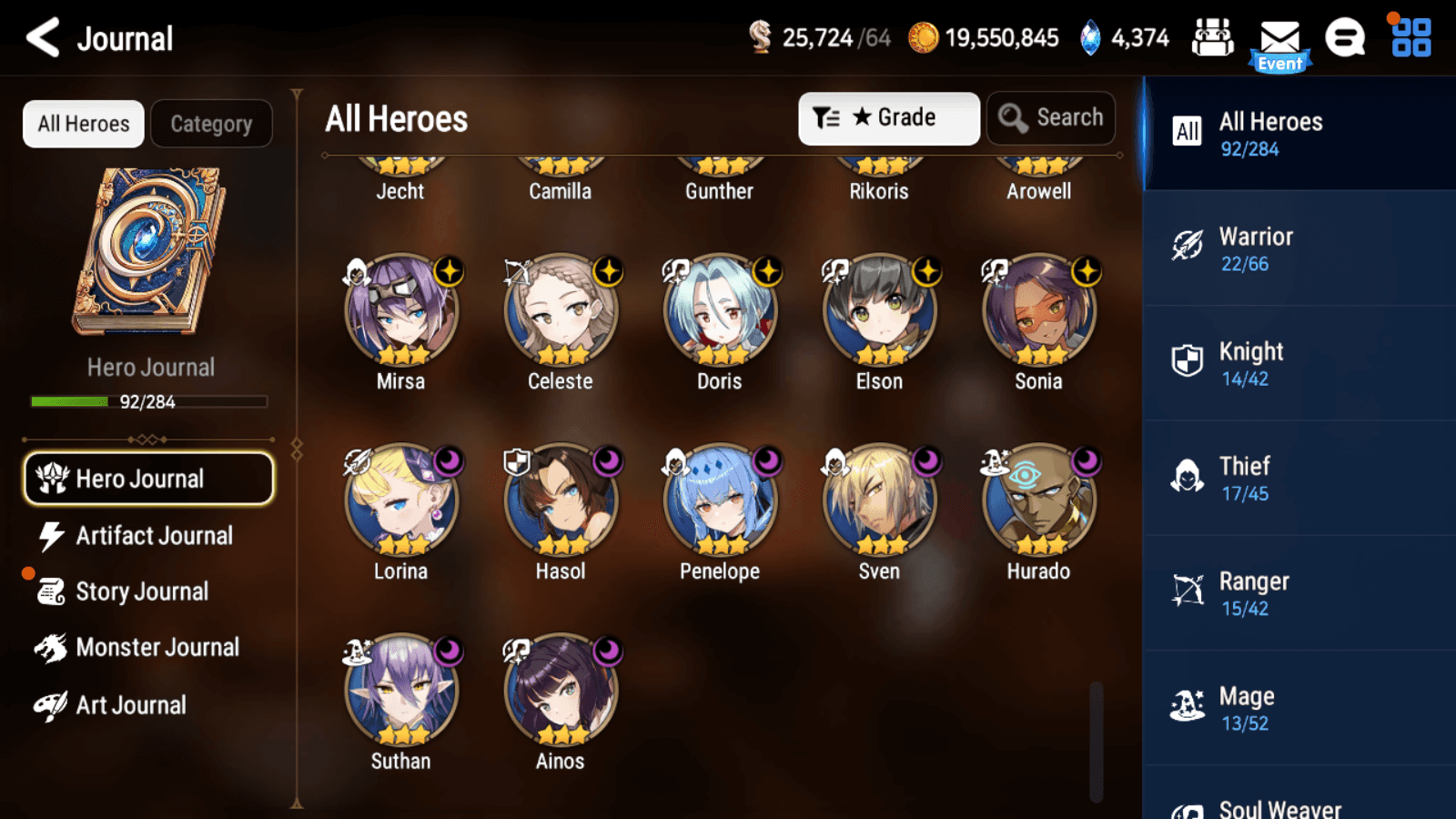Open the Event mailbox icon

(1279, 44)
